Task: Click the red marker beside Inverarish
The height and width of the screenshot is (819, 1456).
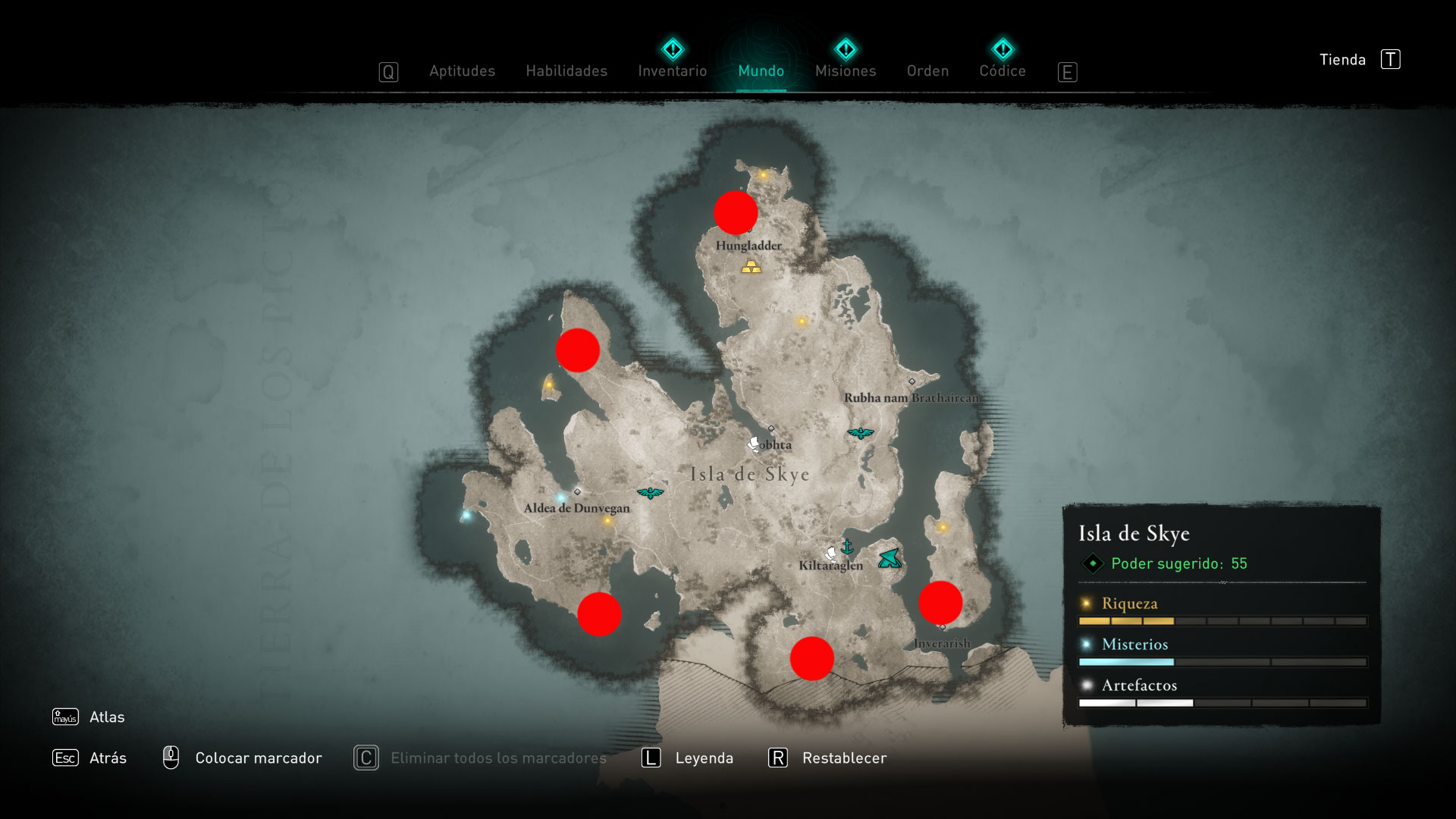Action: pyautogui.click(x=940, y=603)
